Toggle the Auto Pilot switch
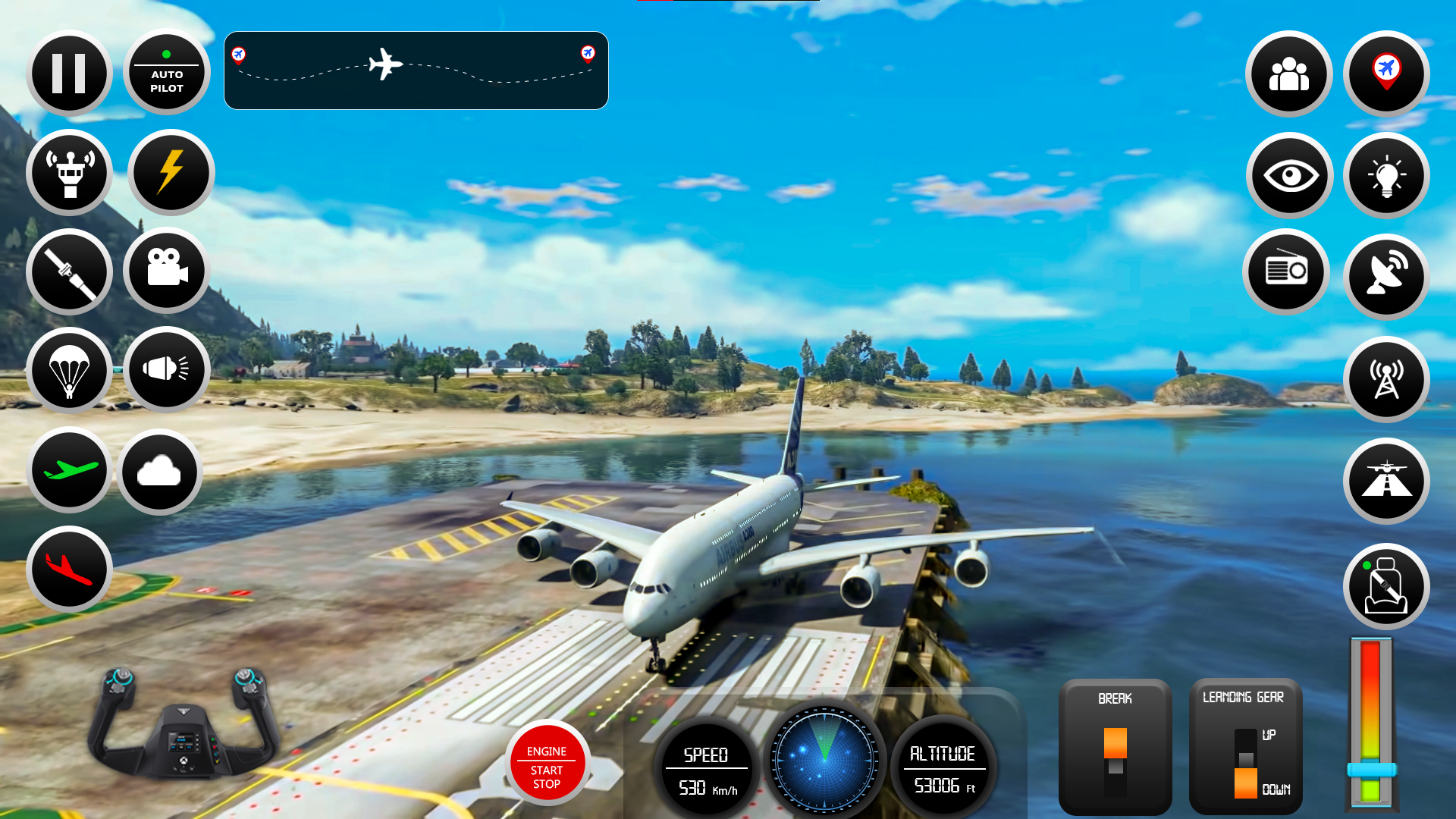This screenshot has height=819, width=1456. [166, 72]
